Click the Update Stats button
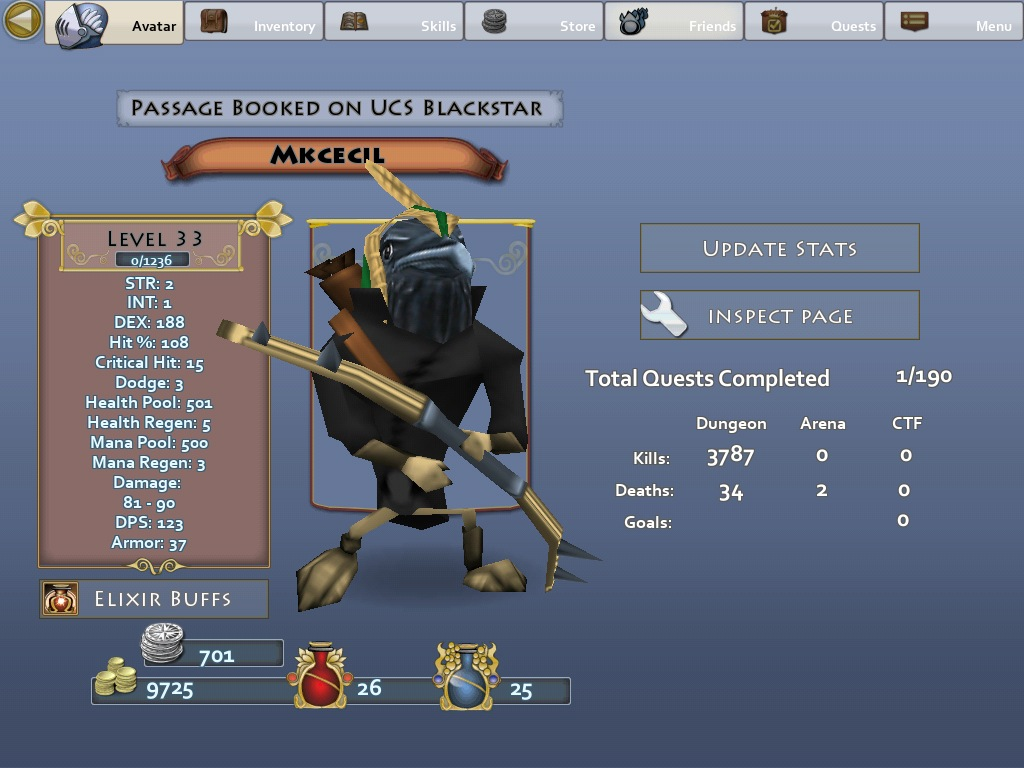The image size is (1024, 768). click(x=779, y=249)
